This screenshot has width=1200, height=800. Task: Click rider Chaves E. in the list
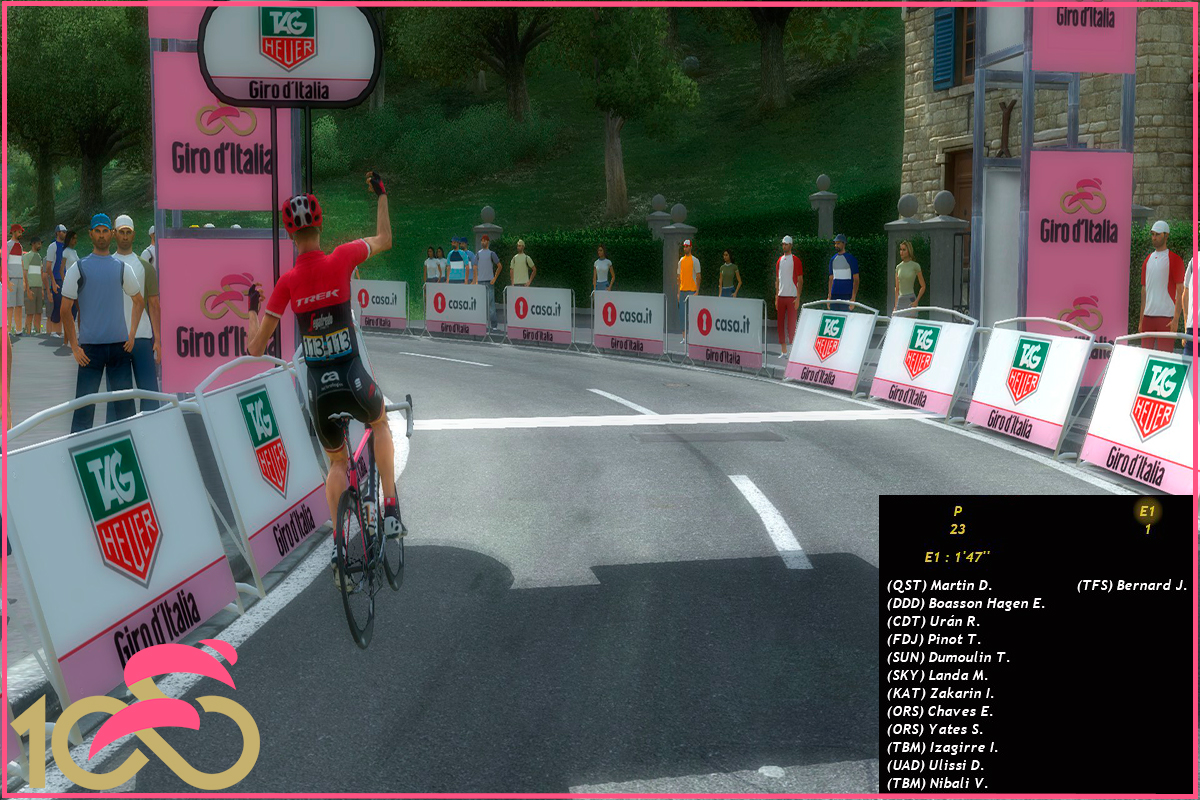pyautogui.click(x=939, y=711)
